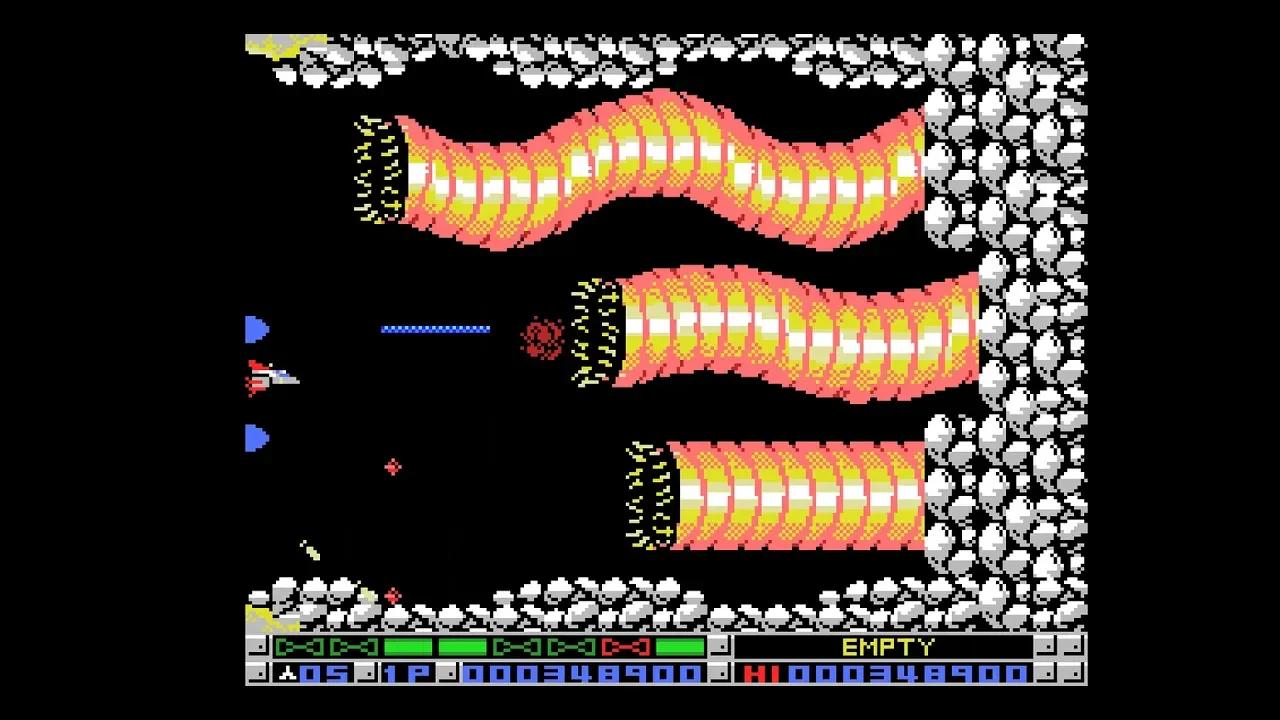The height and width of the screenshot is (720, 1280).
Task: Click the red explosion cloud near the middle worm
Action: coord(543,335)
